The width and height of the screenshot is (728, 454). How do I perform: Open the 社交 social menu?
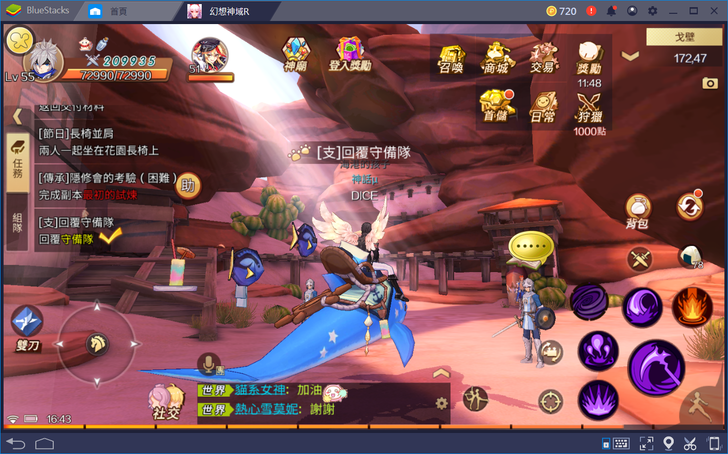click(165, 400)
